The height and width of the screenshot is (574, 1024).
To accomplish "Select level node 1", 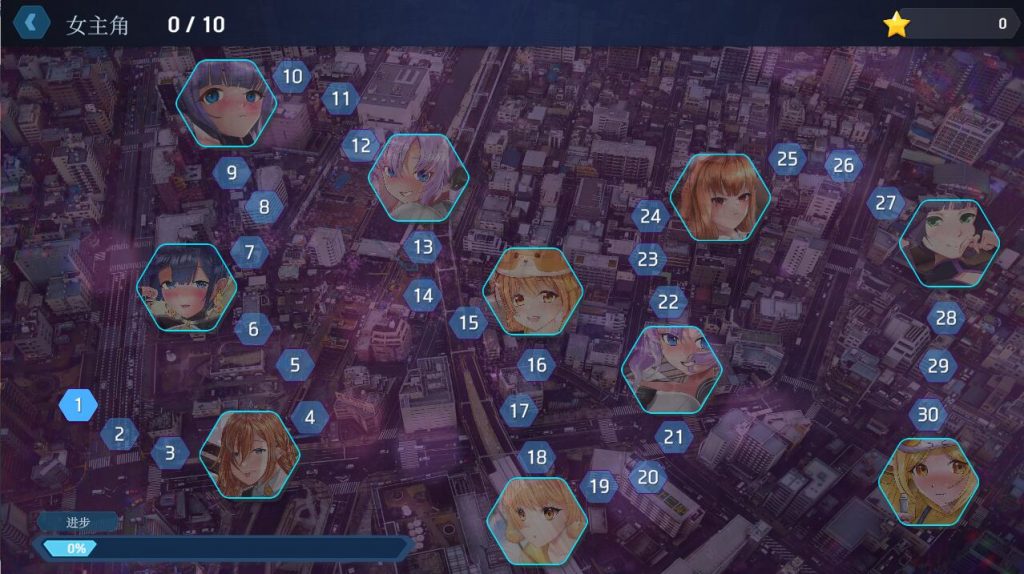I will [x=78, y=405].
